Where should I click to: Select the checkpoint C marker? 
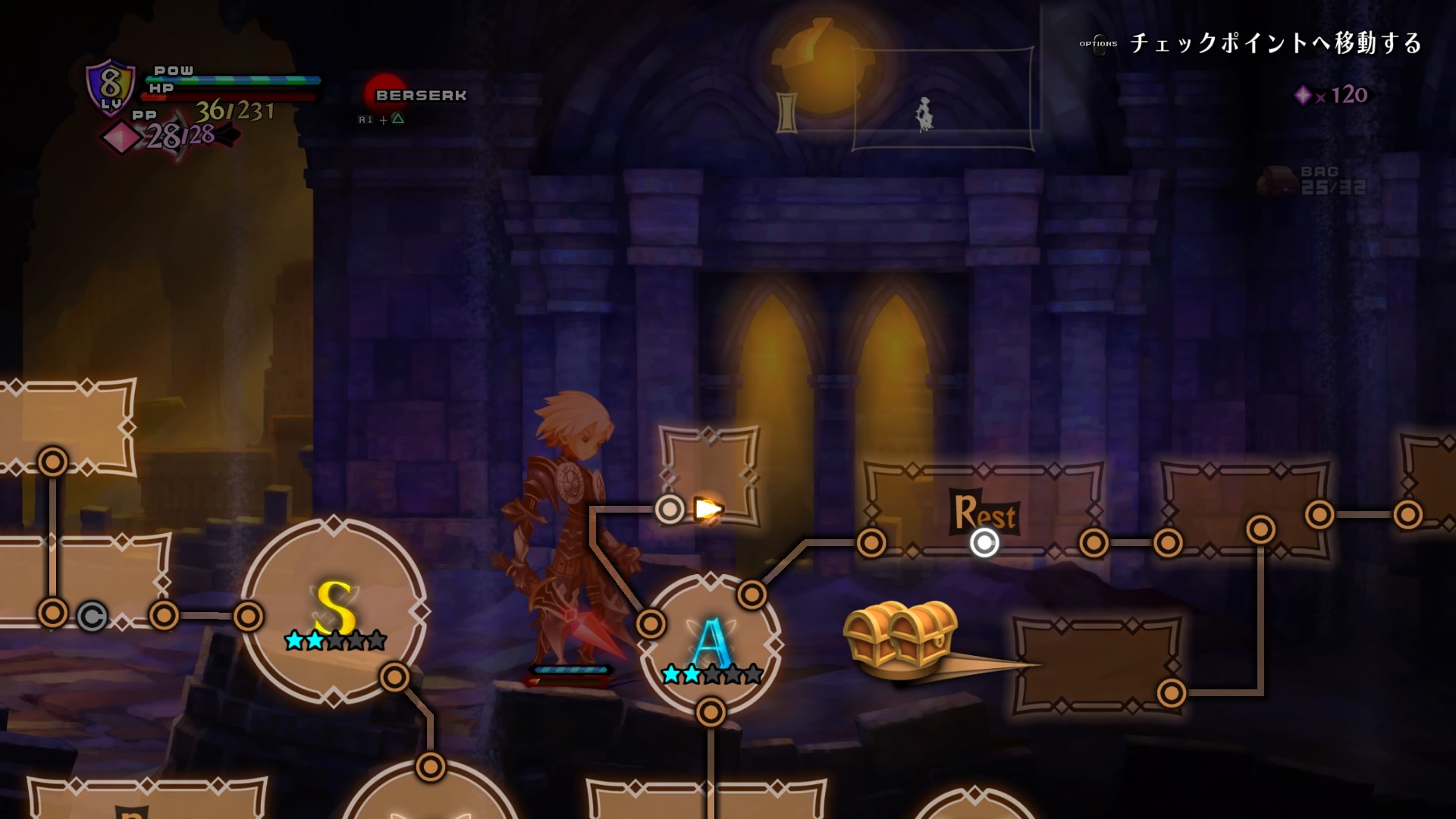click(x=93, y=617)
